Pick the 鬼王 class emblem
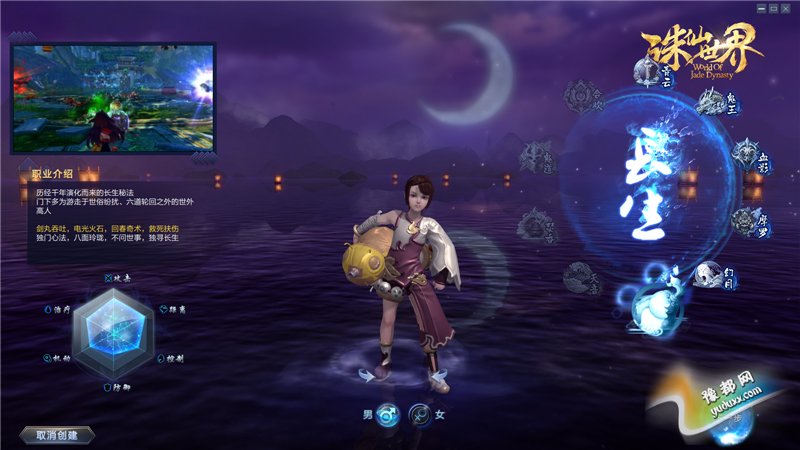 pyautogui.click(x=708, y=101)
